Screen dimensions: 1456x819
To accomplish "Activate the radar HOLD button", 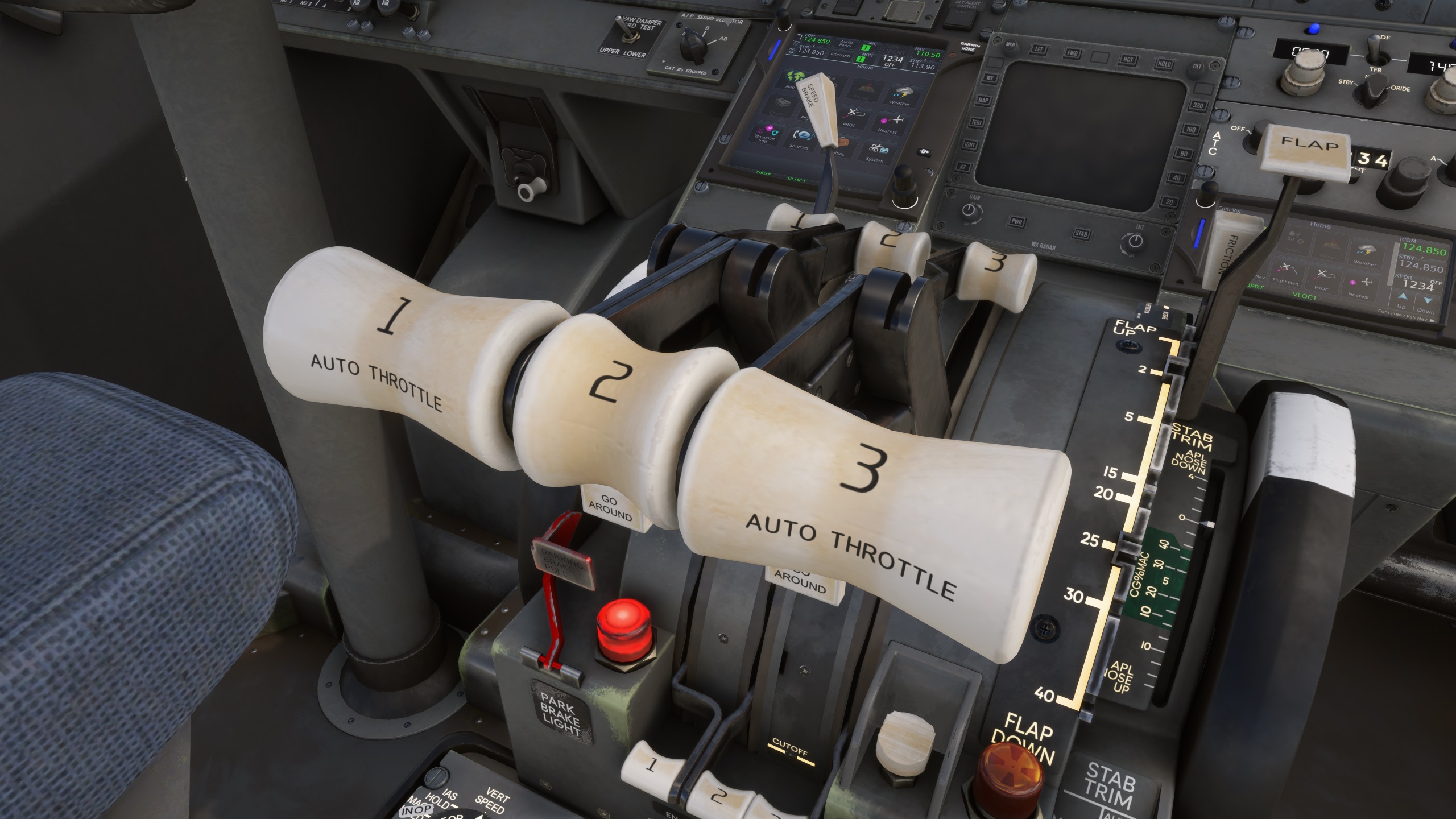I will pyautogui.click(x=1164, y=64).
